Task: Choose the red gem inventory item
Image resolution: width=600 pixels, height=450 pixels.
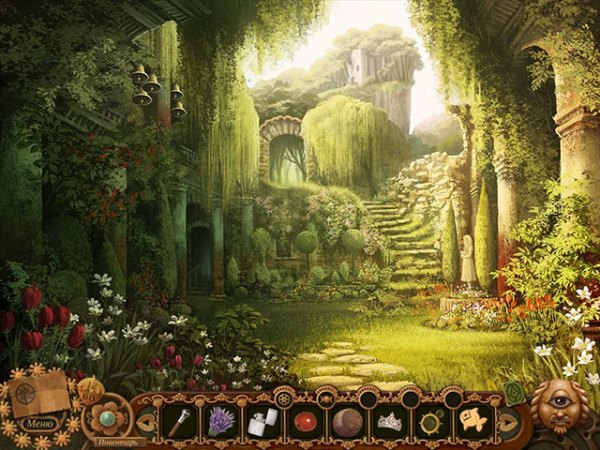Action: 302,420
